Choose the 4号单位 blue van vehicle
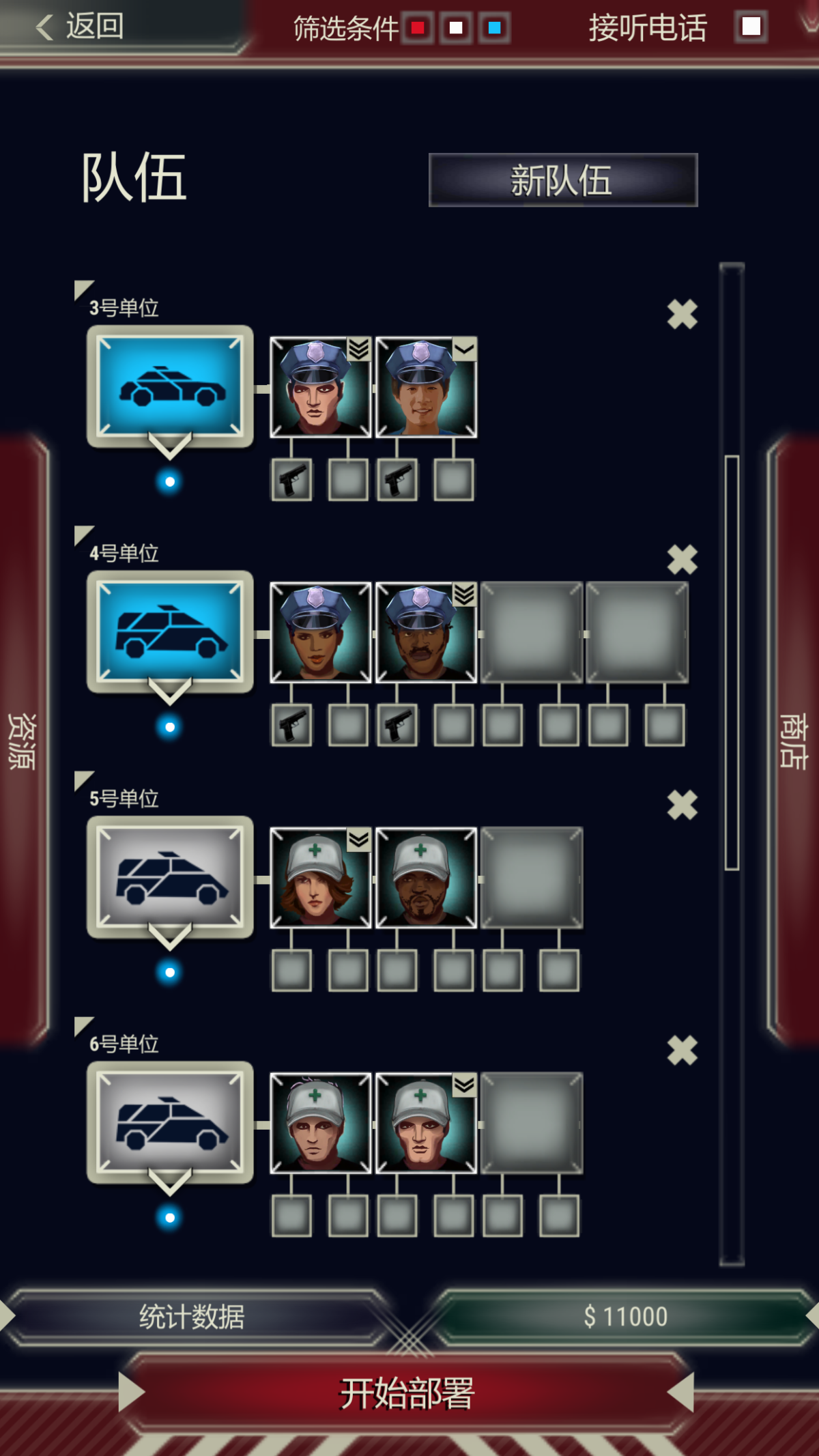819x1456 pixels. pyautogui.click(x=170, y=632)
